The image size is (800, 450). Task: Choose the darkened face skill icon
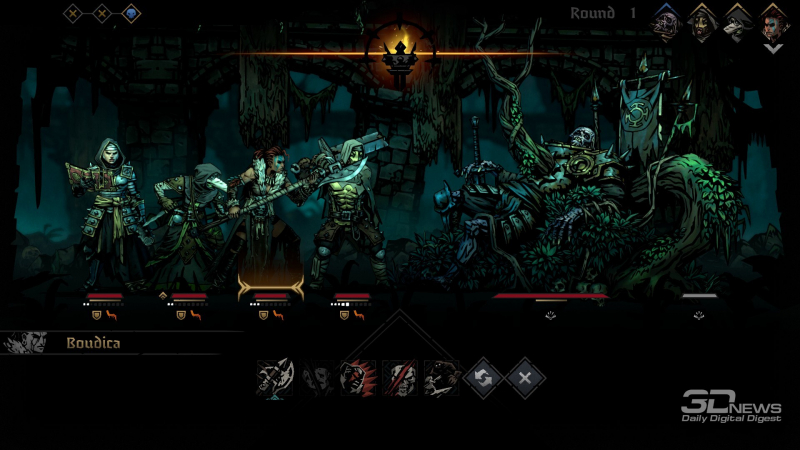tap(317, 378)
